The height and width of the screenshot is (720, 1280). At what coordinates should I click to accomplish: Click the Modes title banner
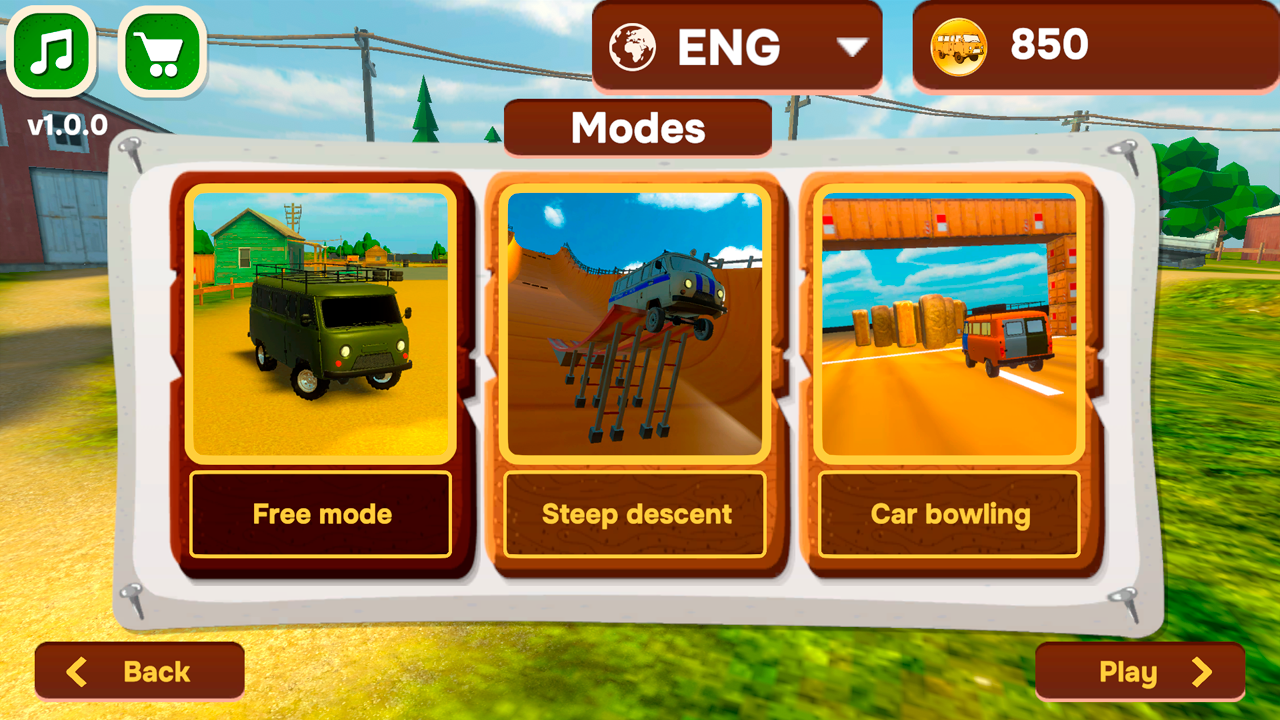click(x=638, y=127)
